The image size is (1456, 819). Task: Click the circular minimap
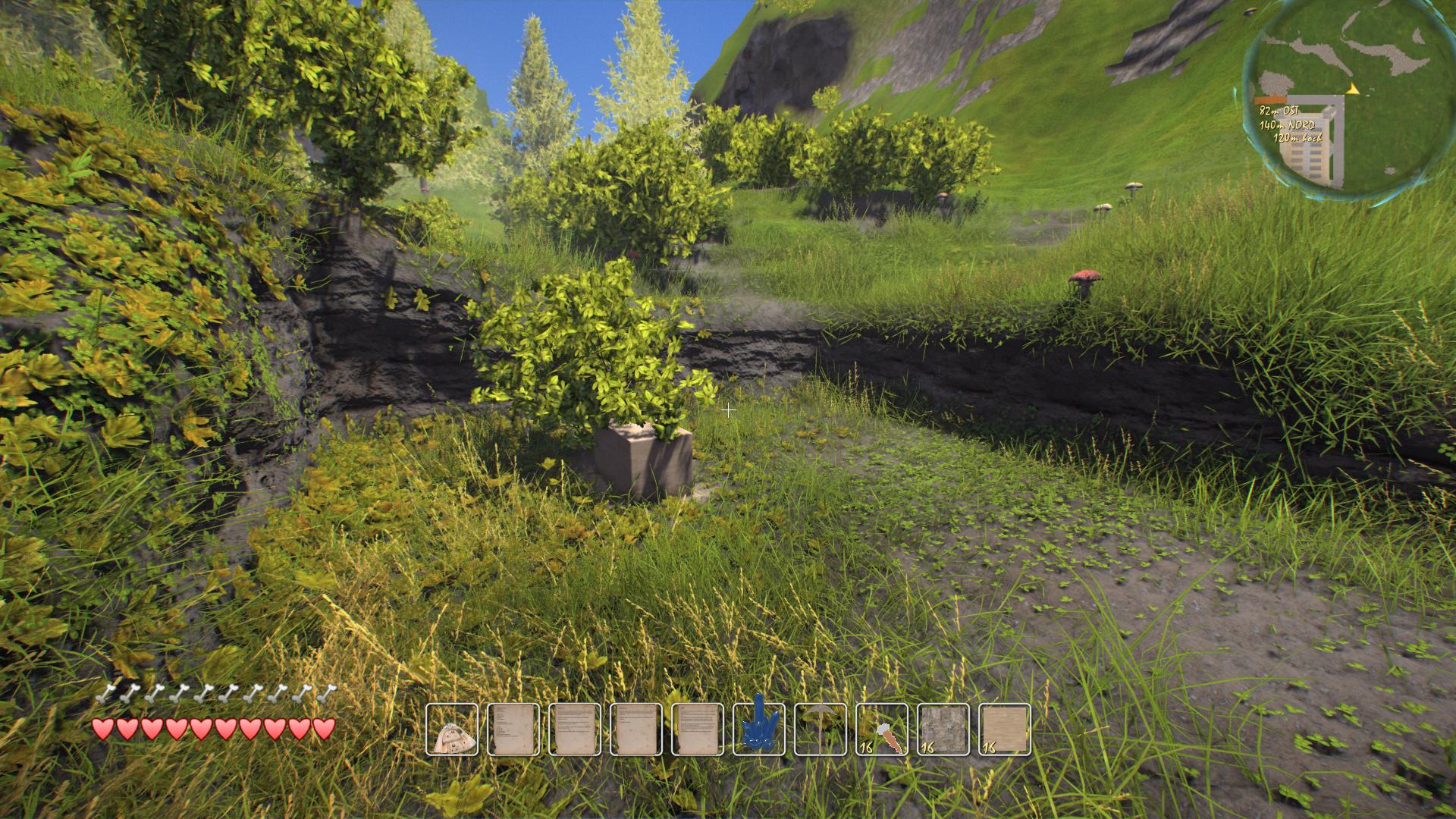[1348, 104]
